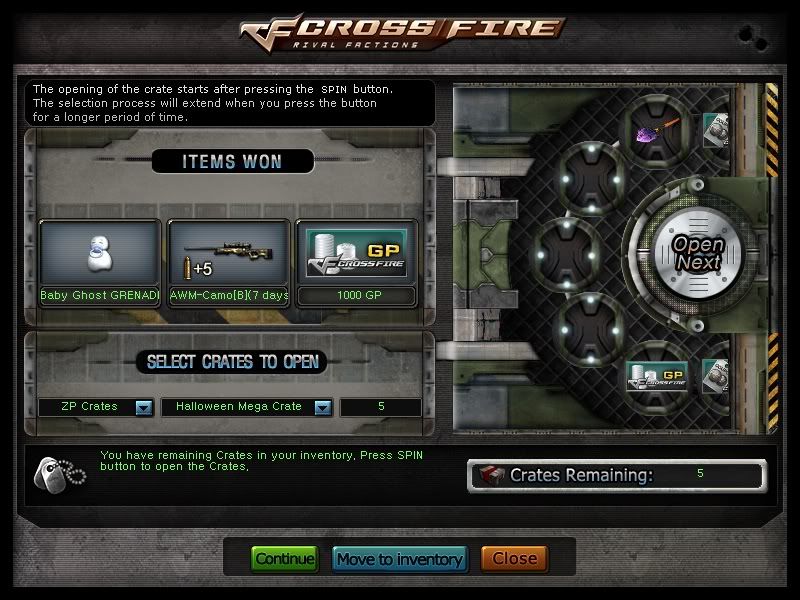Close the crate window
Screen dimensions: 800x600
514,559
